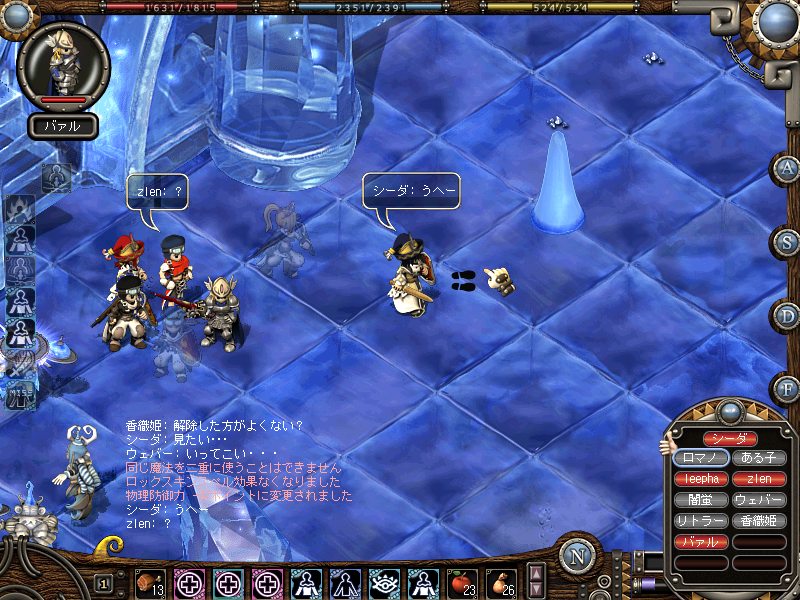800x600 pixels.
Task: Click the round F side button
Action: pyautogui.click(x=786, y=386)
